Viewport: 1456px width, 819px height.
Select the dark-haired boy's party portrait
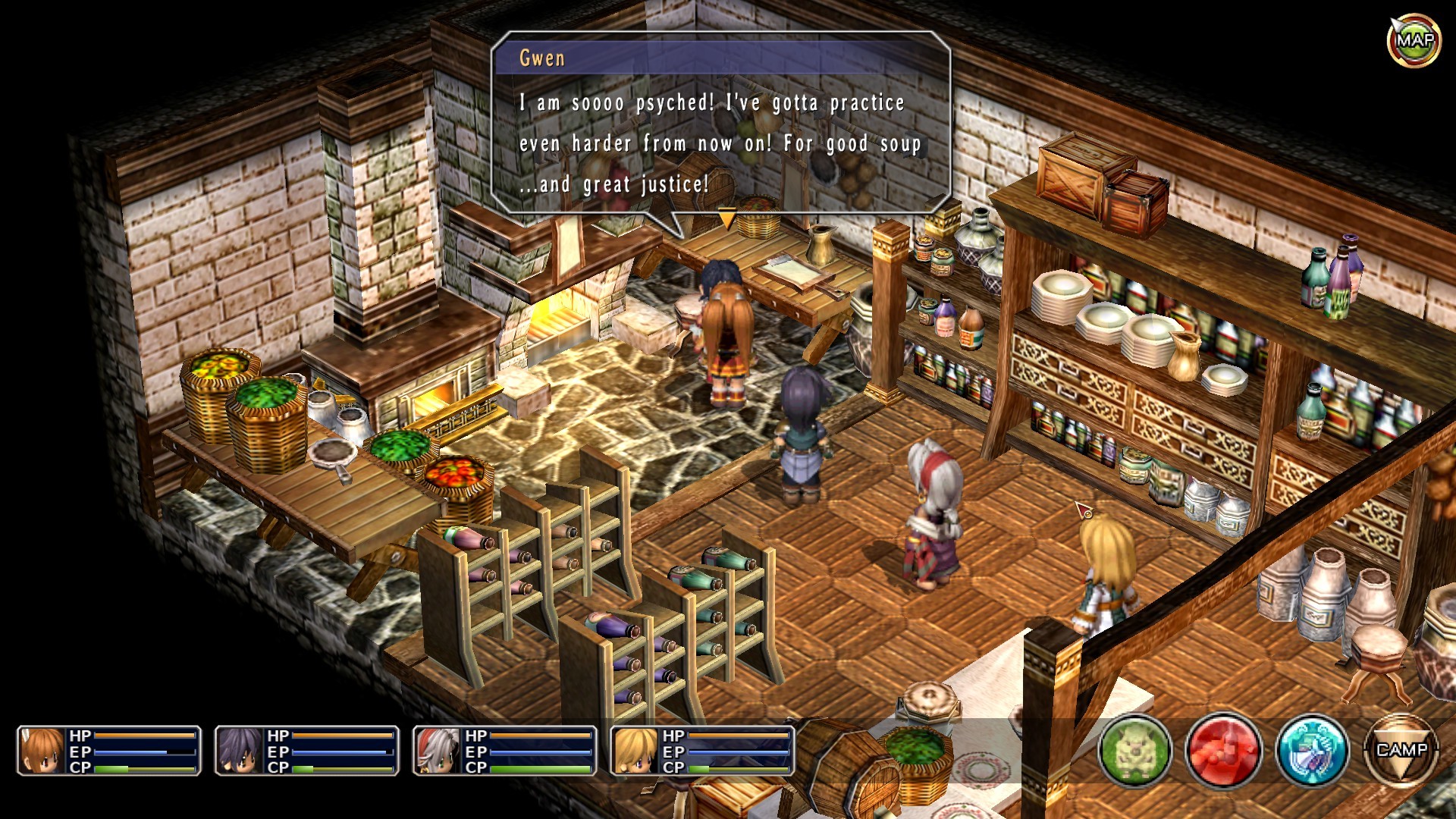tap(240, 751)
